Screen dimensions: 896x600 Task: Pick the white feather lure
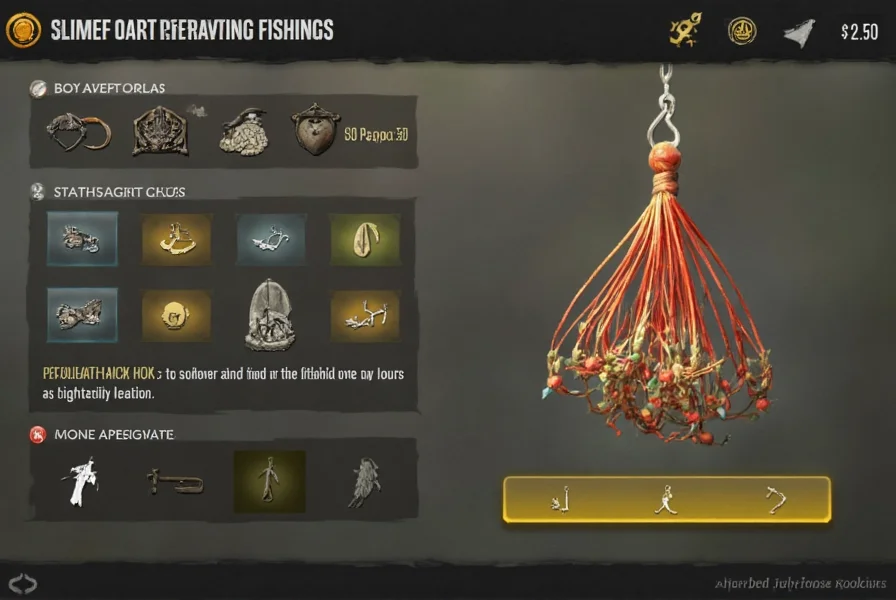[x=78, y=481]
